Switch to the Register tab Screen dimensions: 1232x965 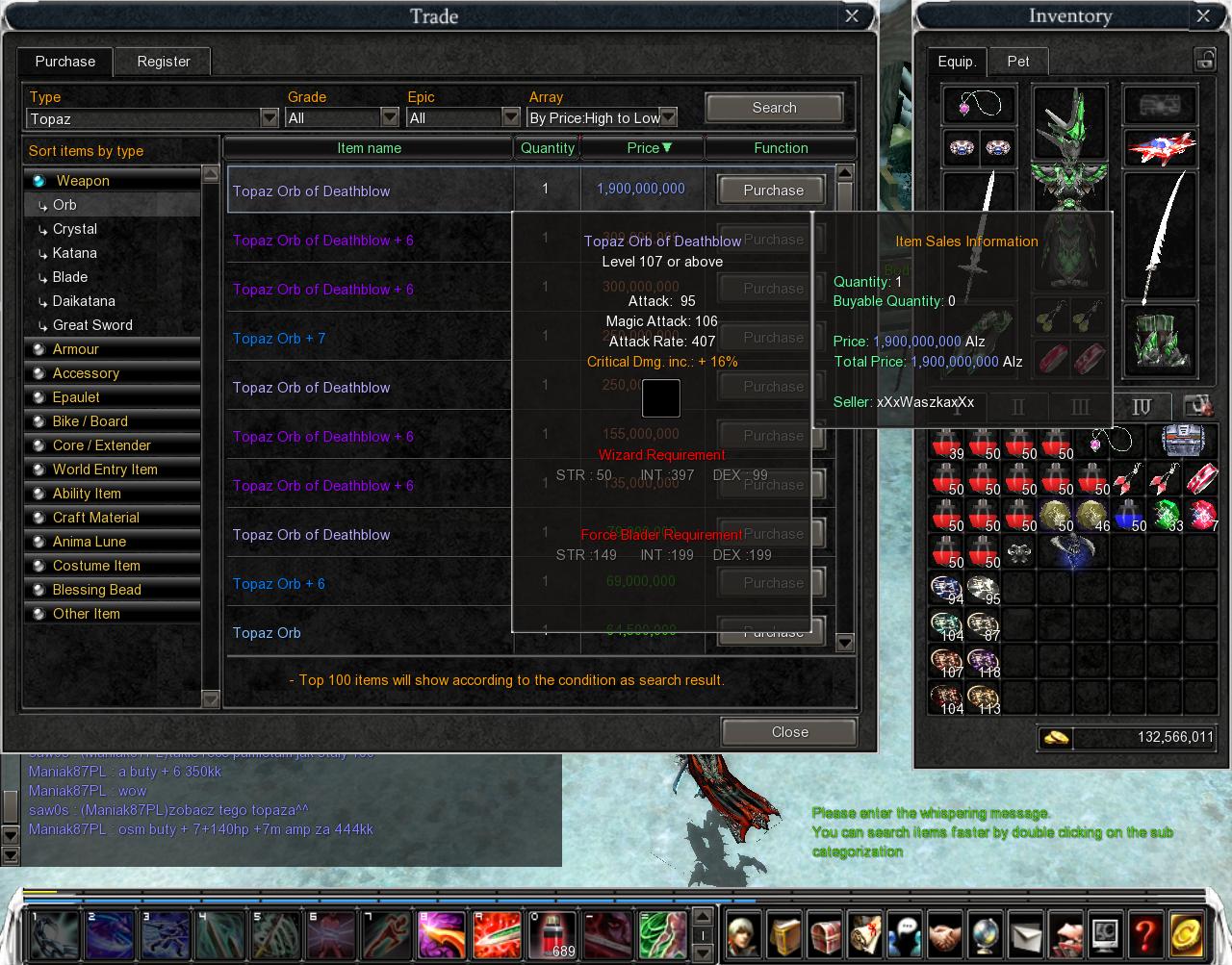[x=164, y=62]
